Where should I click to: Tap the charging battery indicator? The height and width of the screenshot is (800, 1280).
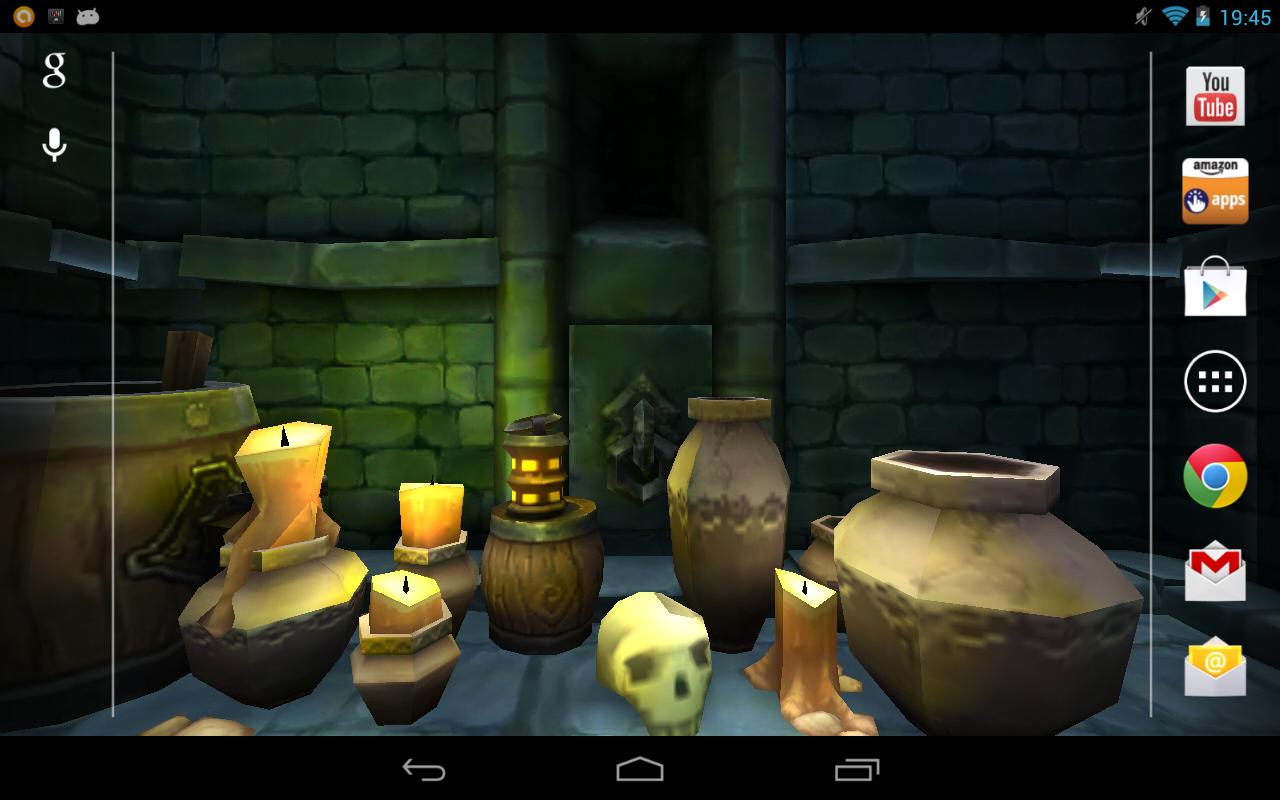tap(1202, 15)
